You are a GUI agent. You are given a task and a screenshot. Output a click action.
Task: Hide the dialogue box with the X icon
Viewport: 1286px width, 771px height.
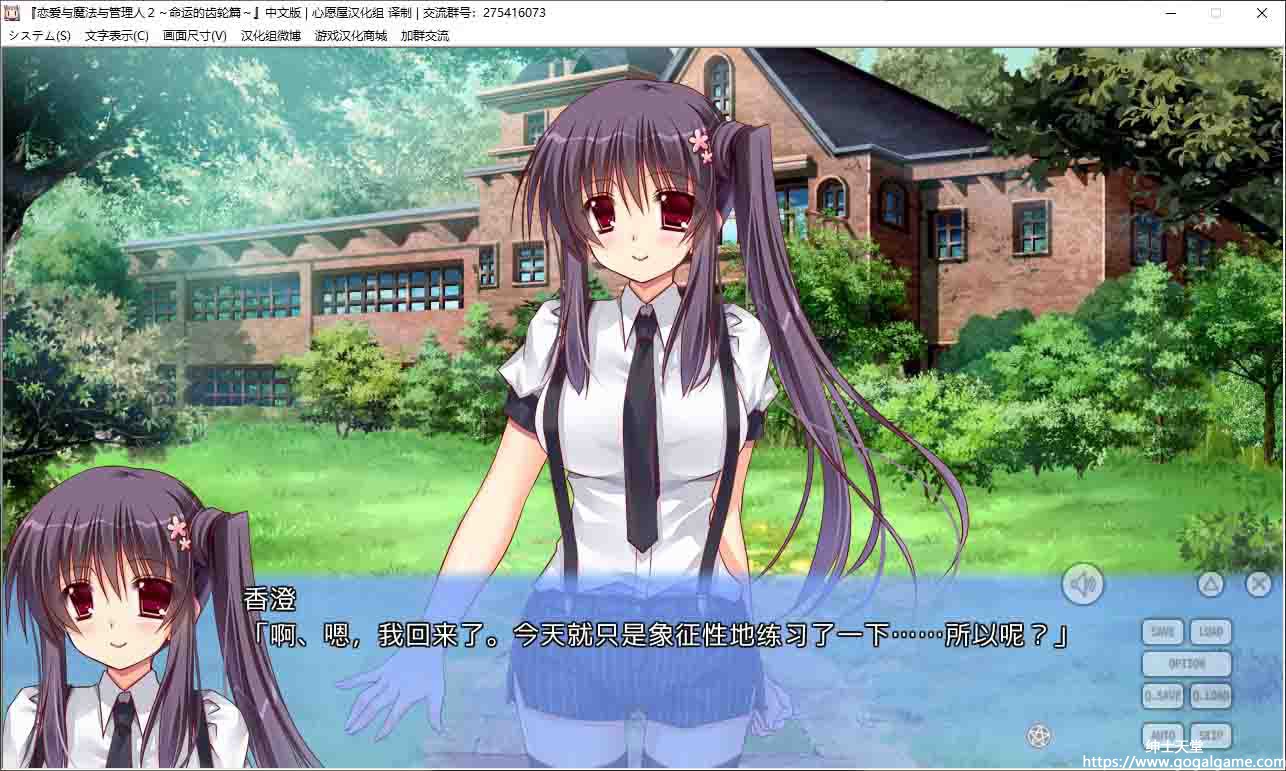(x=1258, y=584)
